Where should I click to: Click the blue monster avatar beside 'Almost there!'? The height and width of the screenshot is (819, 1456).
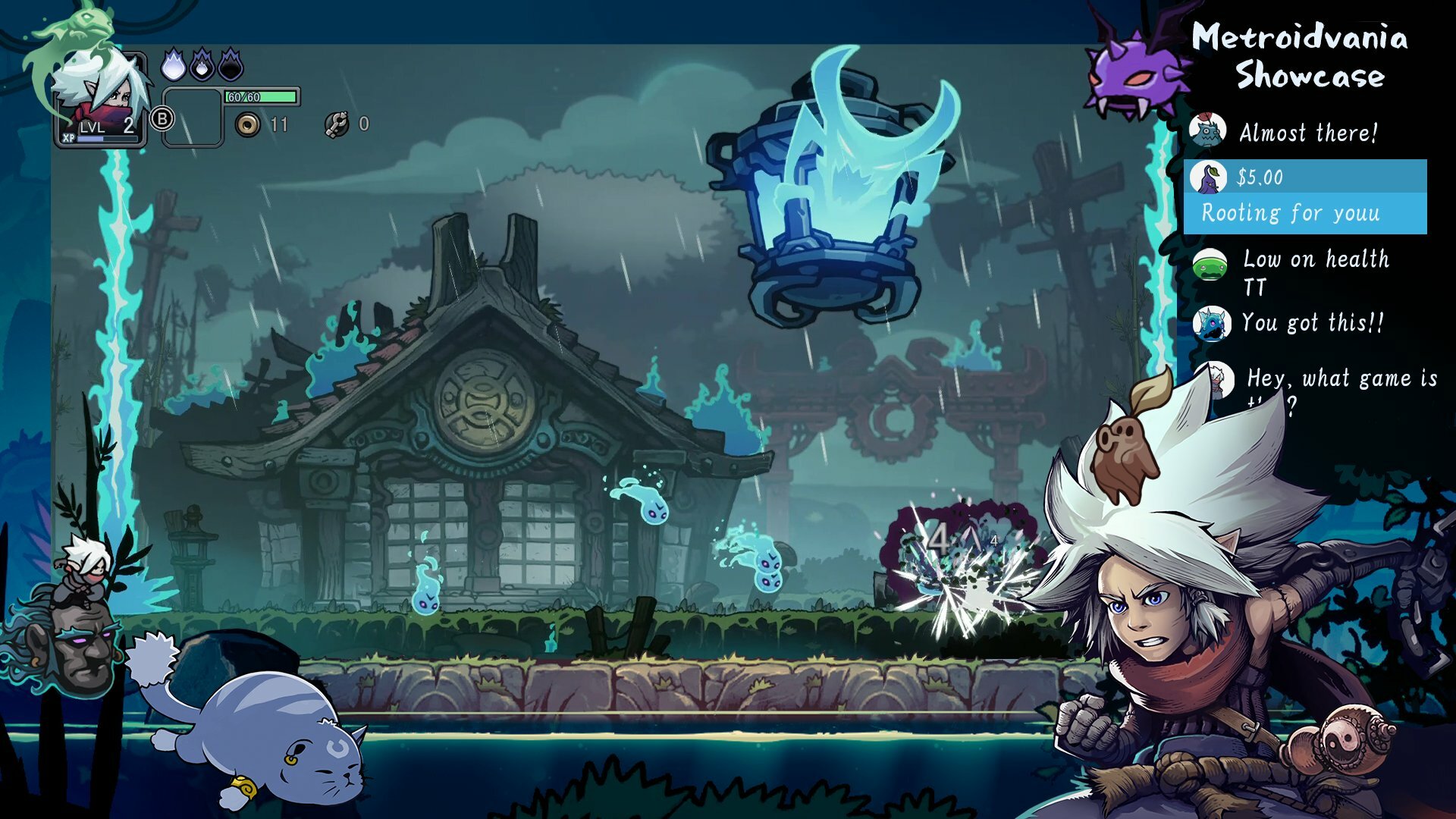(1207, 129)
